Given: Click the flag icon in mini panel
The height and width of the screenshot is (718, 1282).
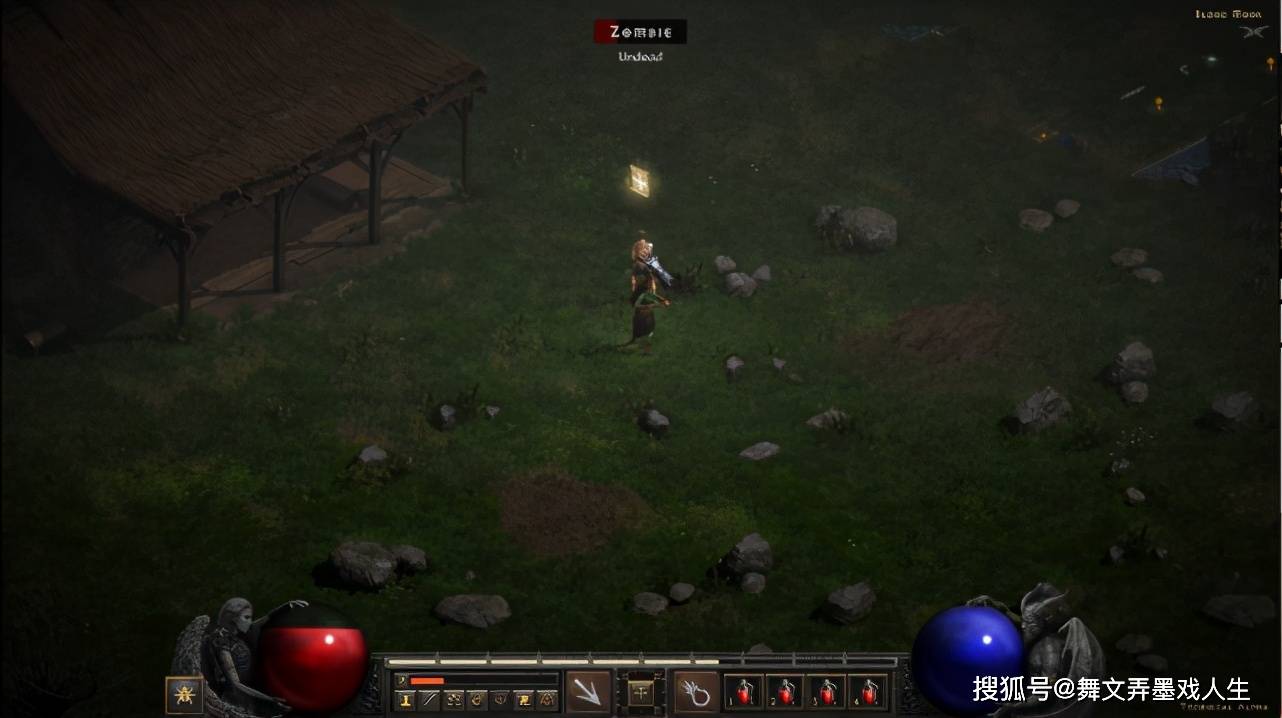Looking at the screenshot, I should (x=524, y=700).
